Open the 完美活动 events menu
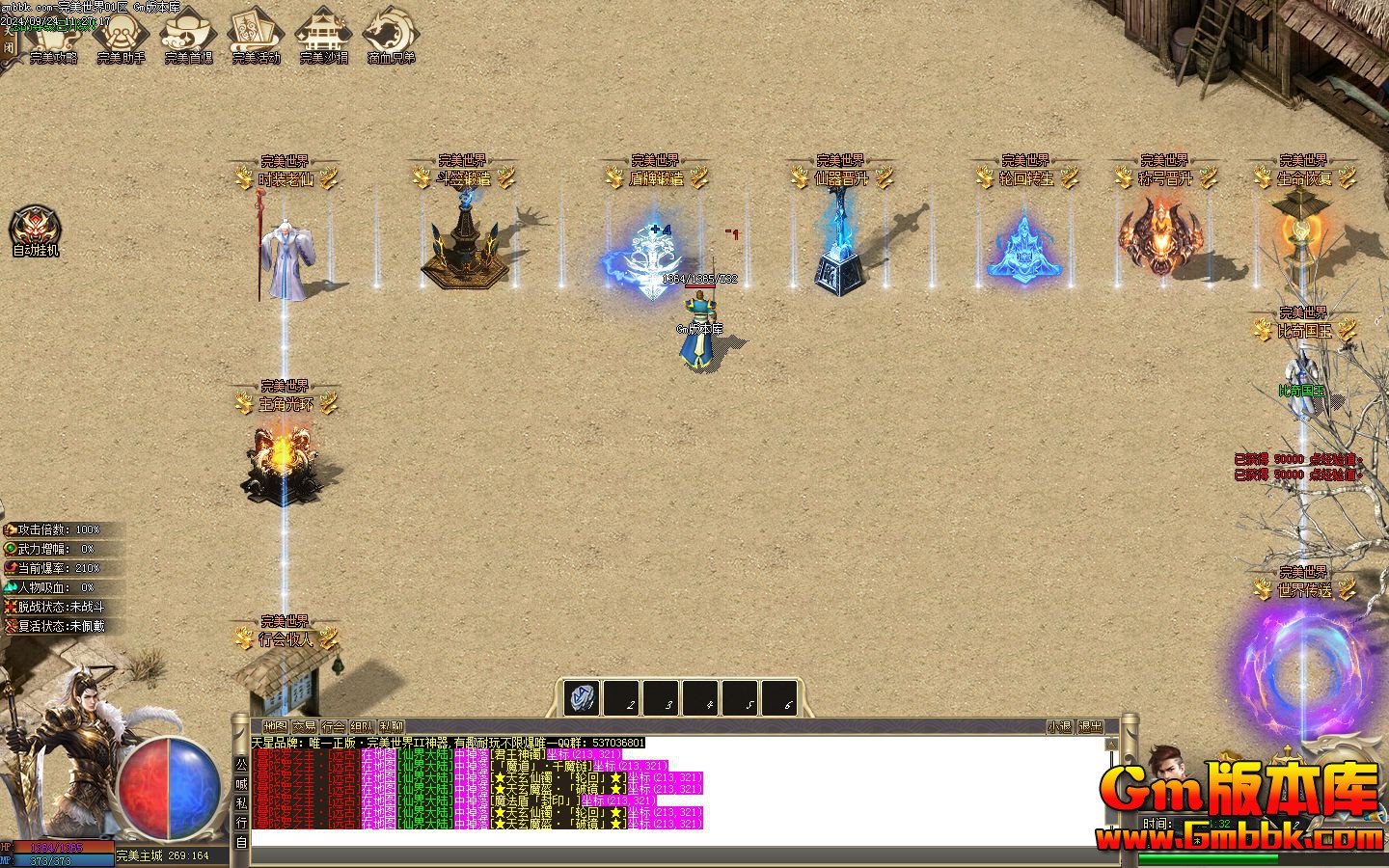 click(256, 35)
